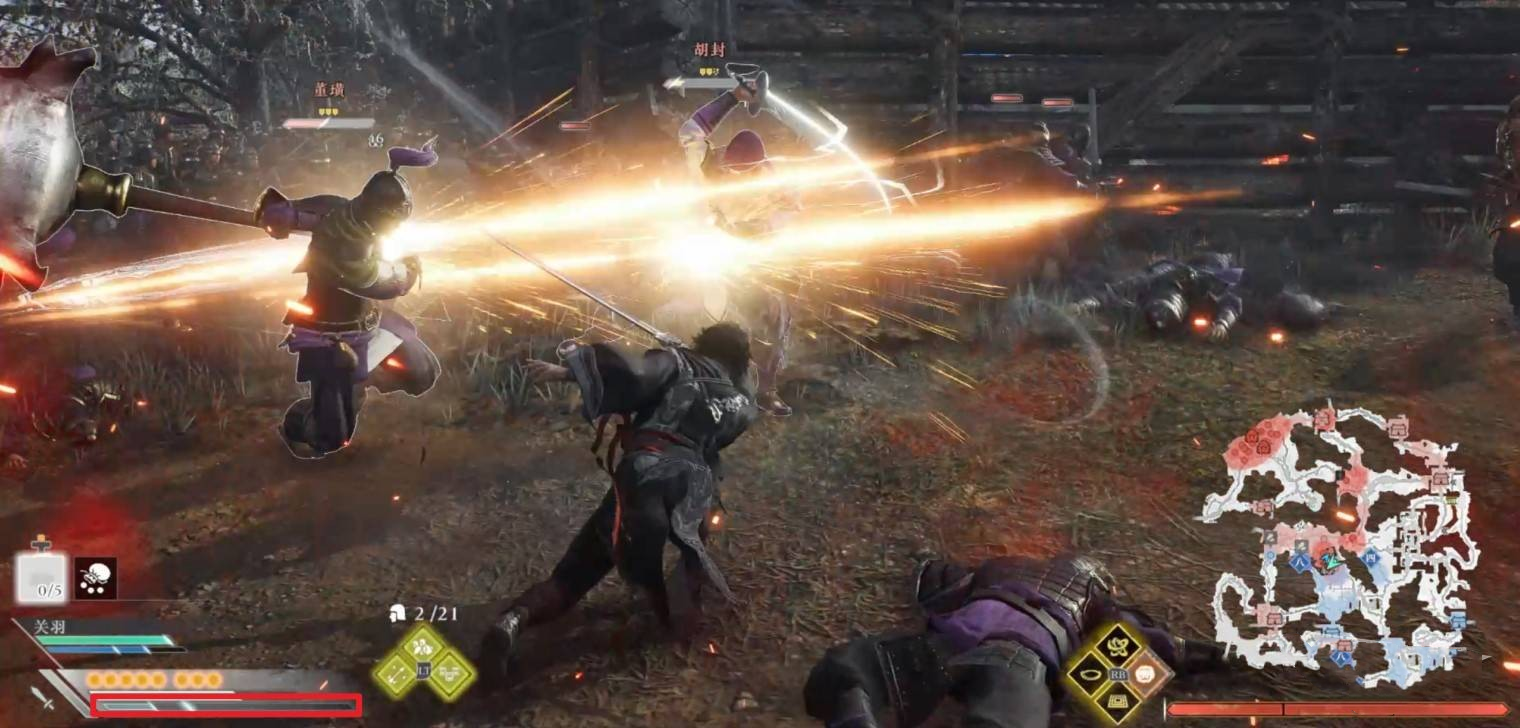1520x728 pixels.
Task: Use the ring-shaped battle art on the left
Action: pyautogui.click(x=1090, y=674)
